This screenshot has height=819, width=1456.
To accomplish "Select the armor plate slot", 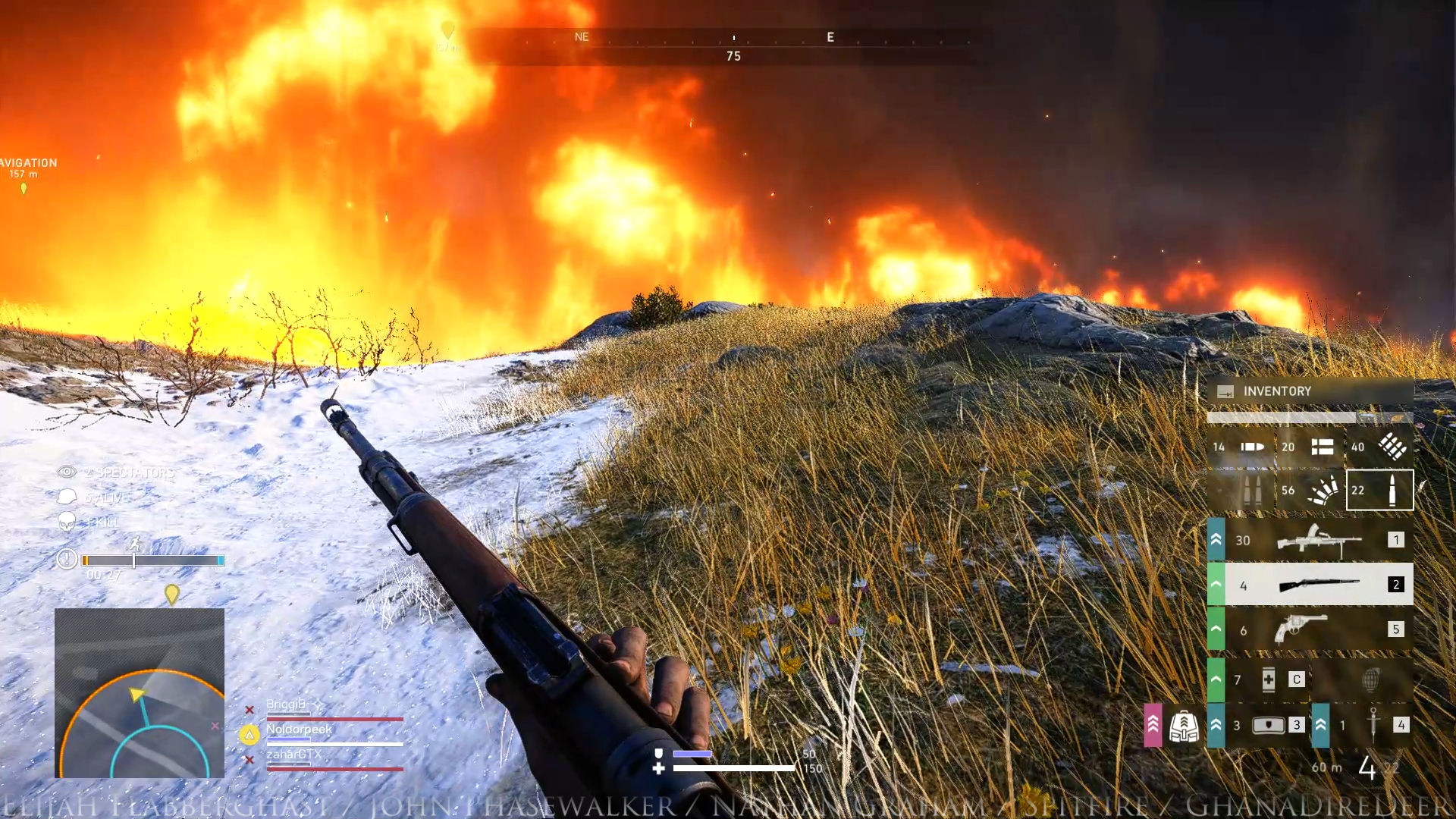I will (1268, 725).
